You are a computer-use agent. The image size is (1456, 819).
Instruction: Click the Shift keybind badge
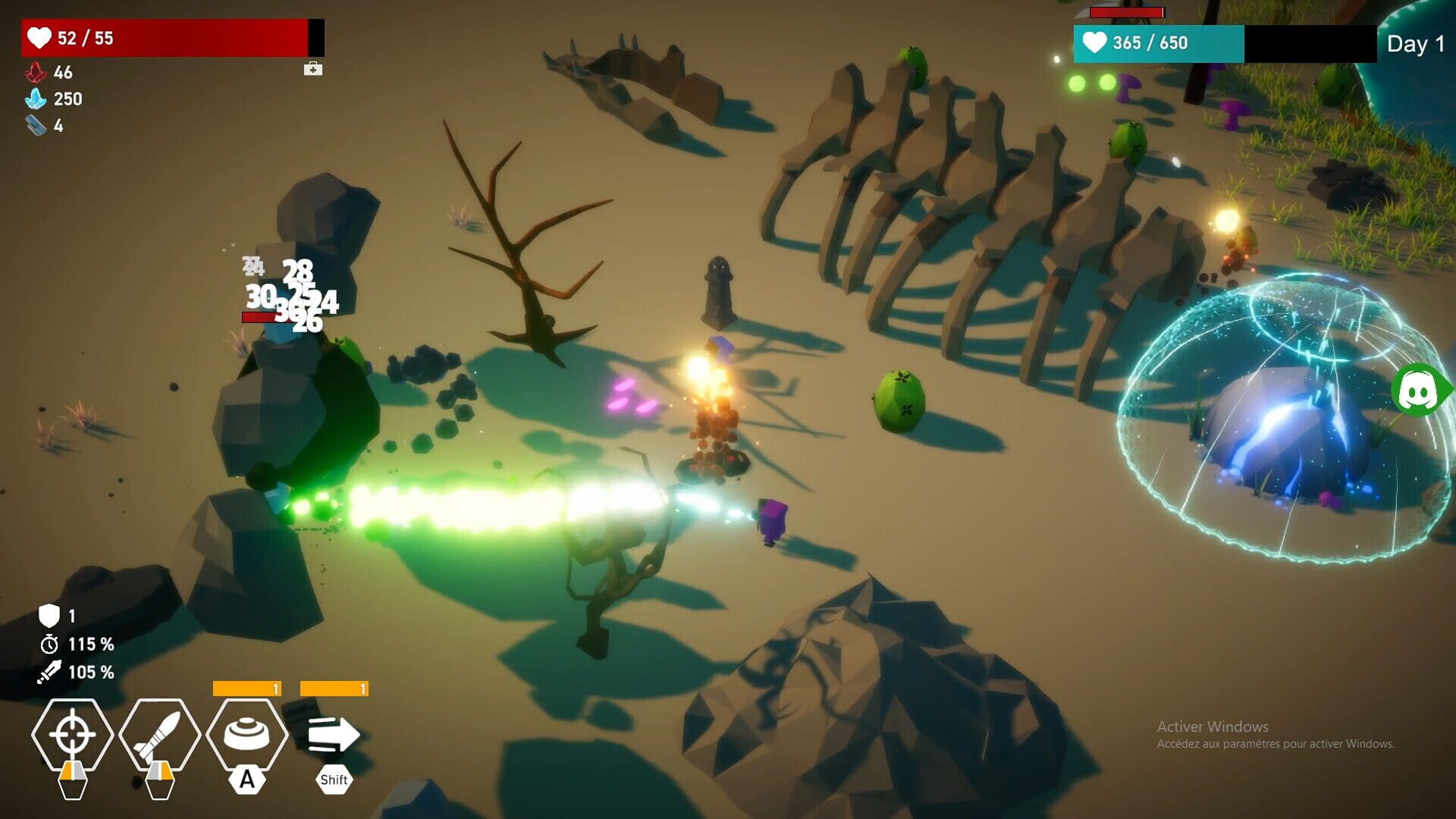tap(334, 778)
